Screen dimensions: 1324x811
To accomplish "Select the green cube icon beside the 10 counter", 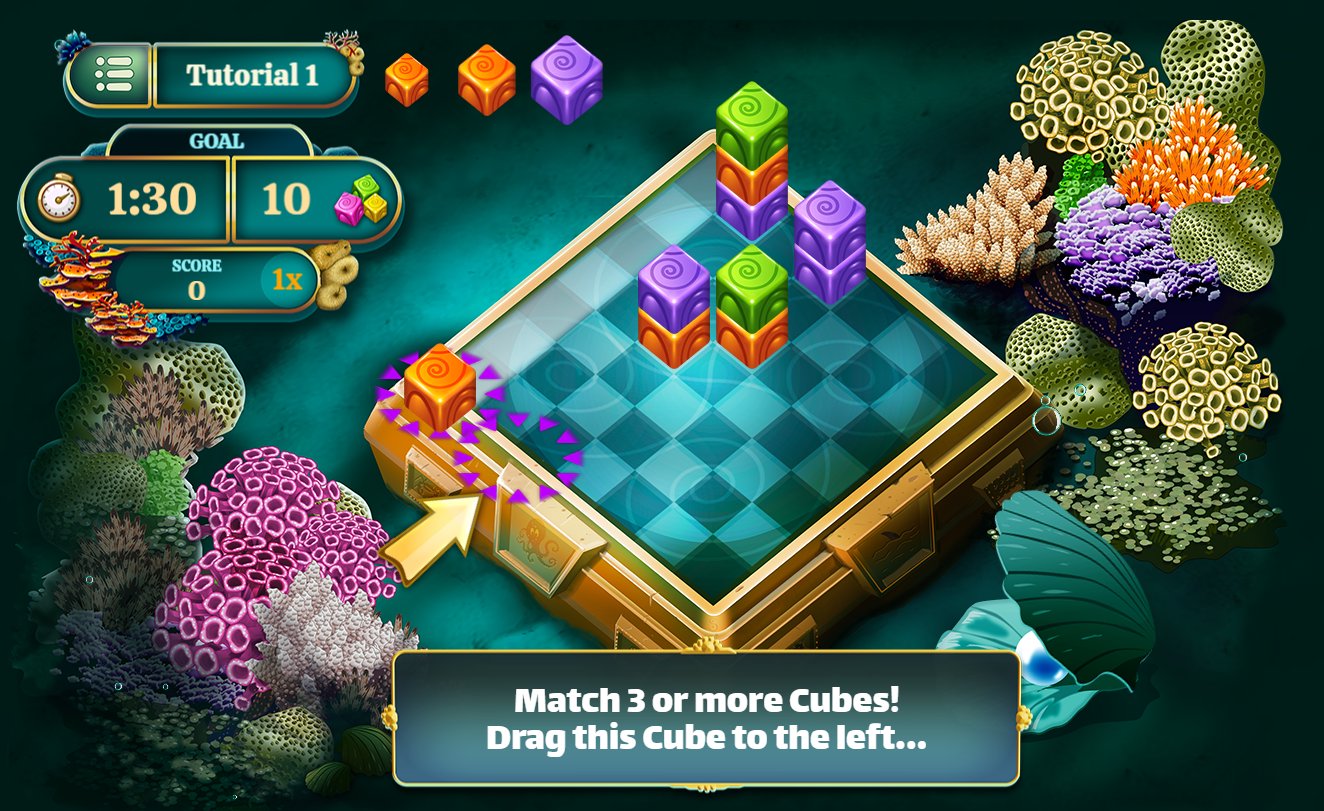I will (x=364, y=186).
